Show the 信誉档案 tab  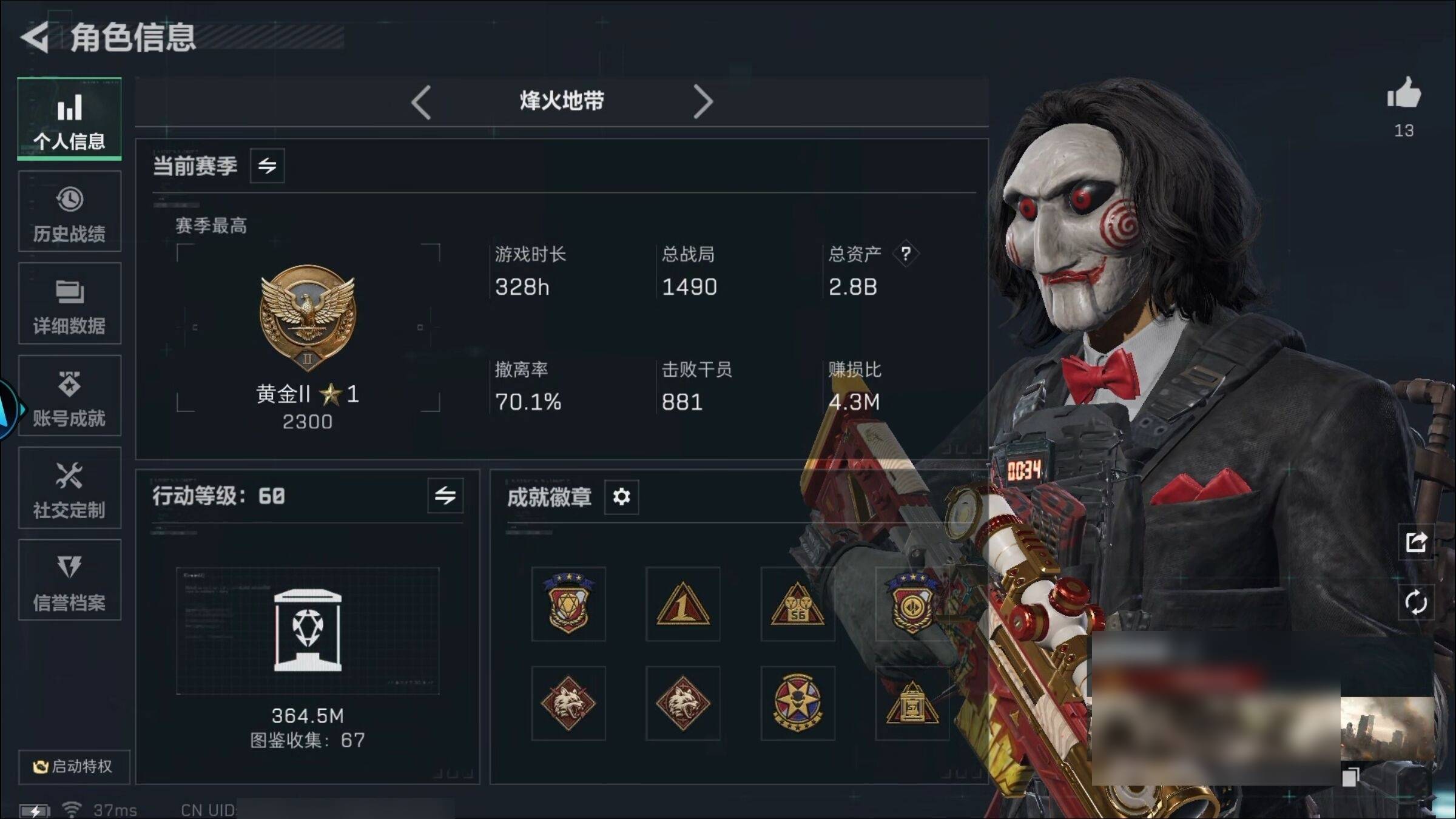coord(70,581)
